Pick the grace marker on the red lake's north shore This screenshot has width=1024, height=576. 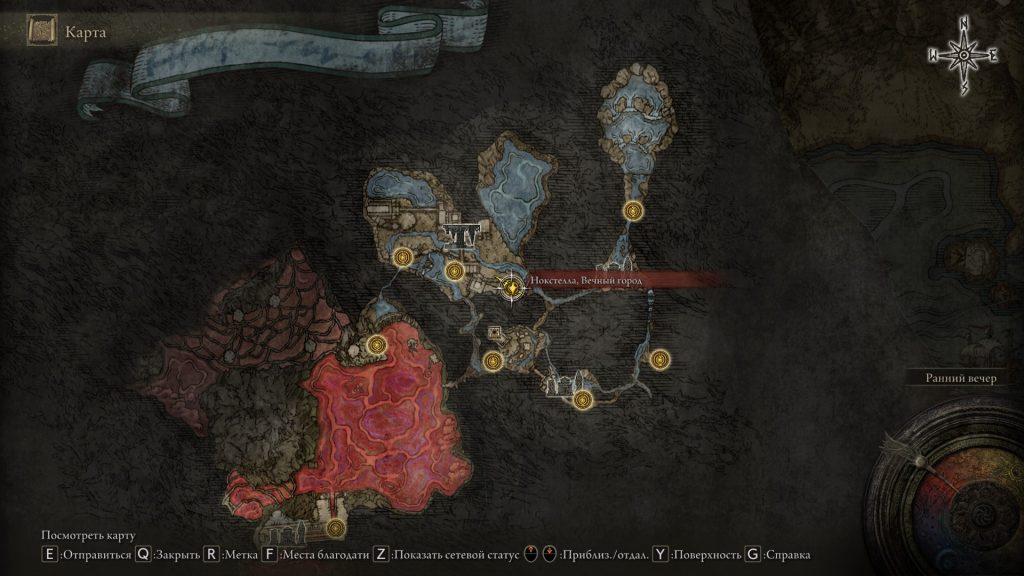point(377,345)
